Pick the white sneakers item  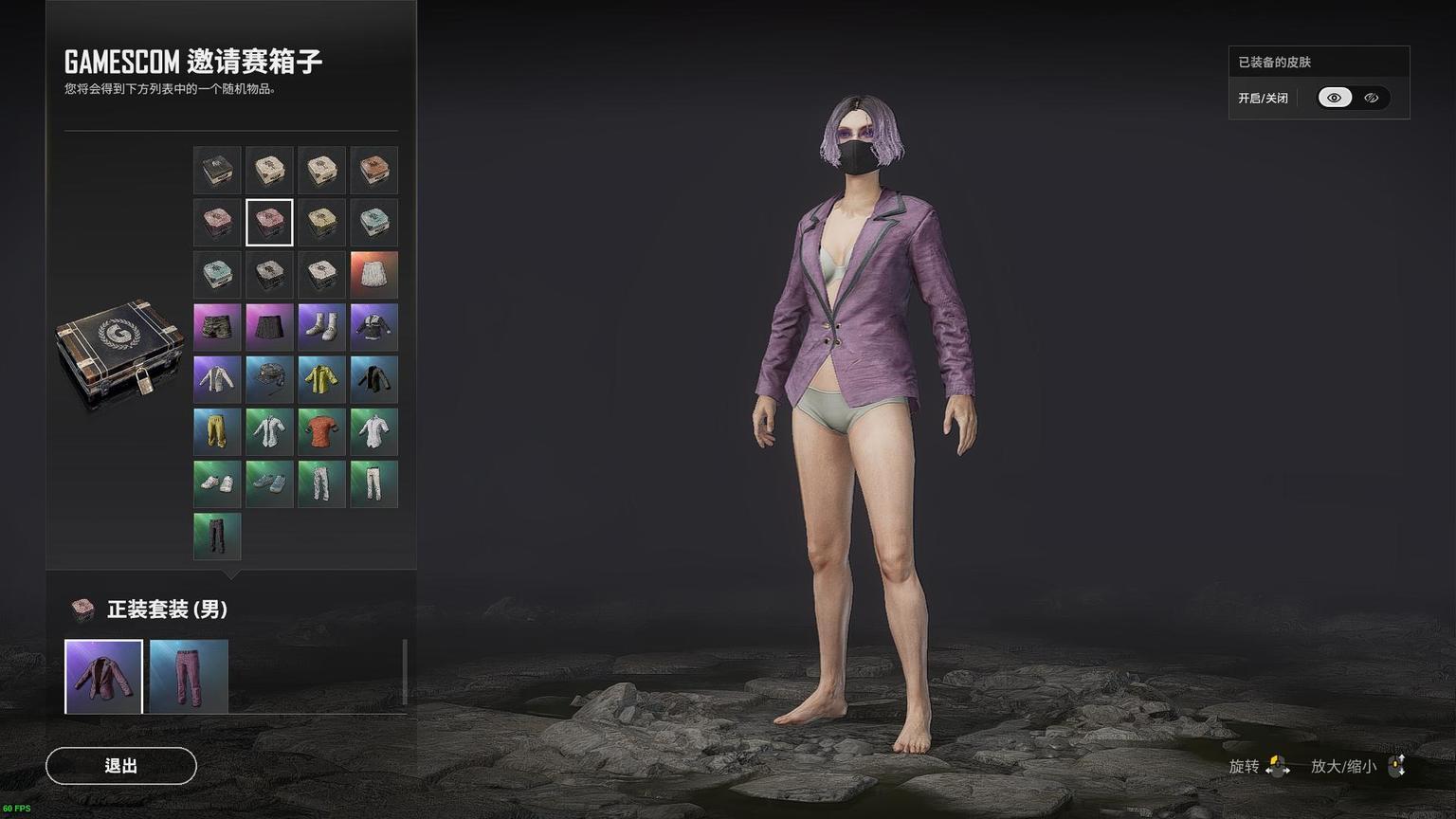pyautogui.click(x=217, y=483)
